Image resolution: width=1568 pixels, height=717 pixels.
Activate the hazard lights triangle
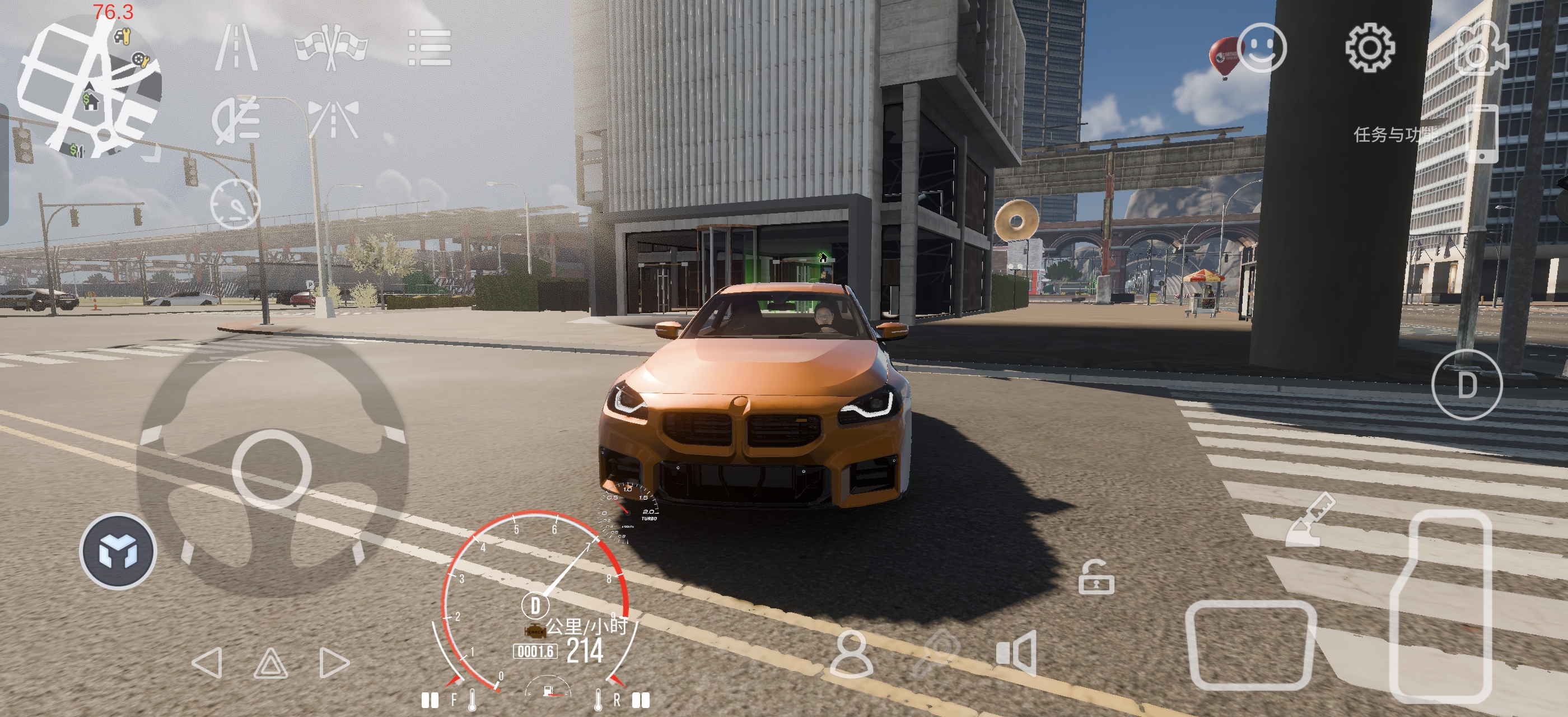[270, 663]
